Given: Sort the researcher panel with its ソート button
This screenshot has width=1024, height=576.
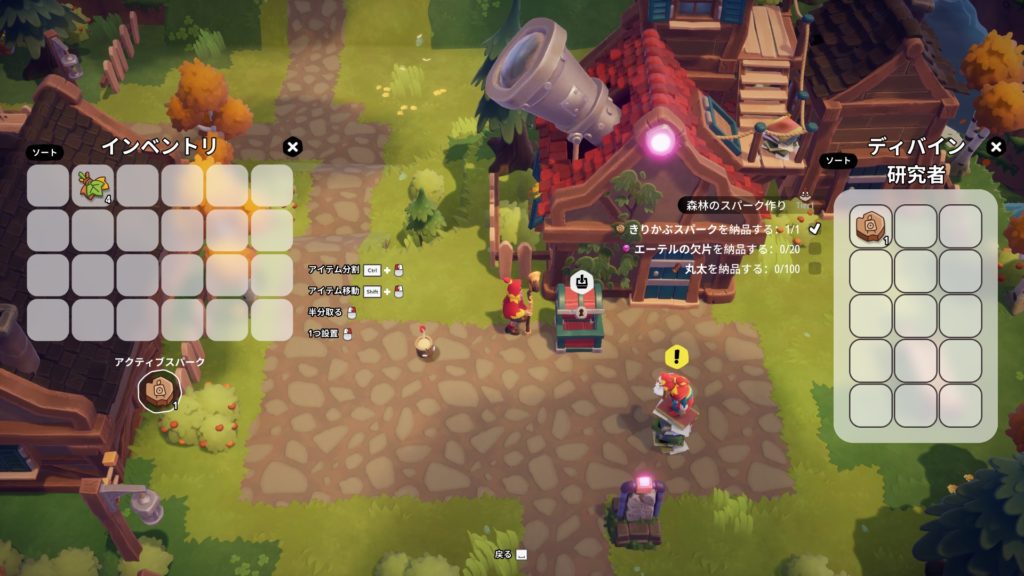Looking at the screenshot, I should pyautogui.click(x=838, y=160).
